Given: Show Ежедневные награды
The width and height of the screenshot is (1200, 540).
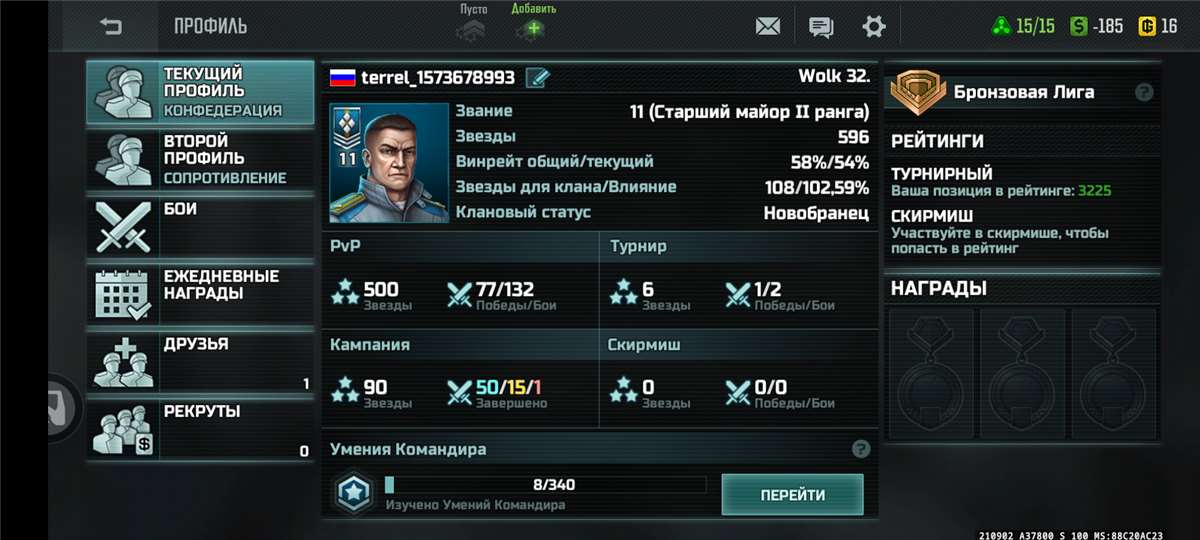Looking at the screenshot, I should coord(200,295).
